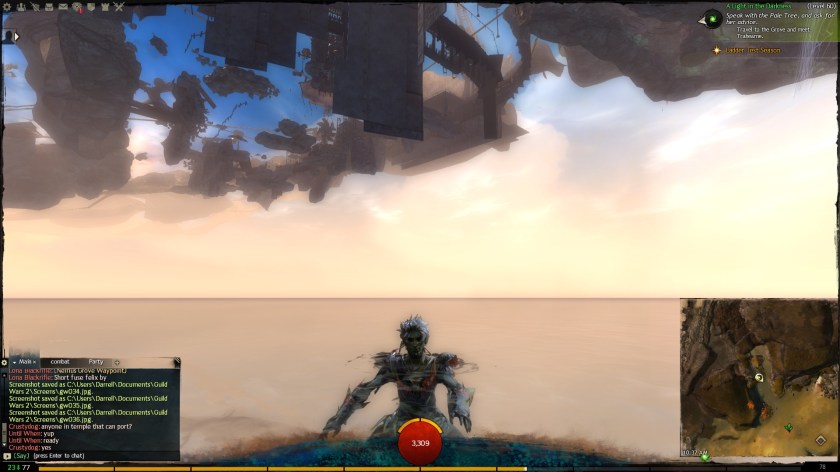
Task: Open chat options gear beside tabs
Action: point(4,361)
